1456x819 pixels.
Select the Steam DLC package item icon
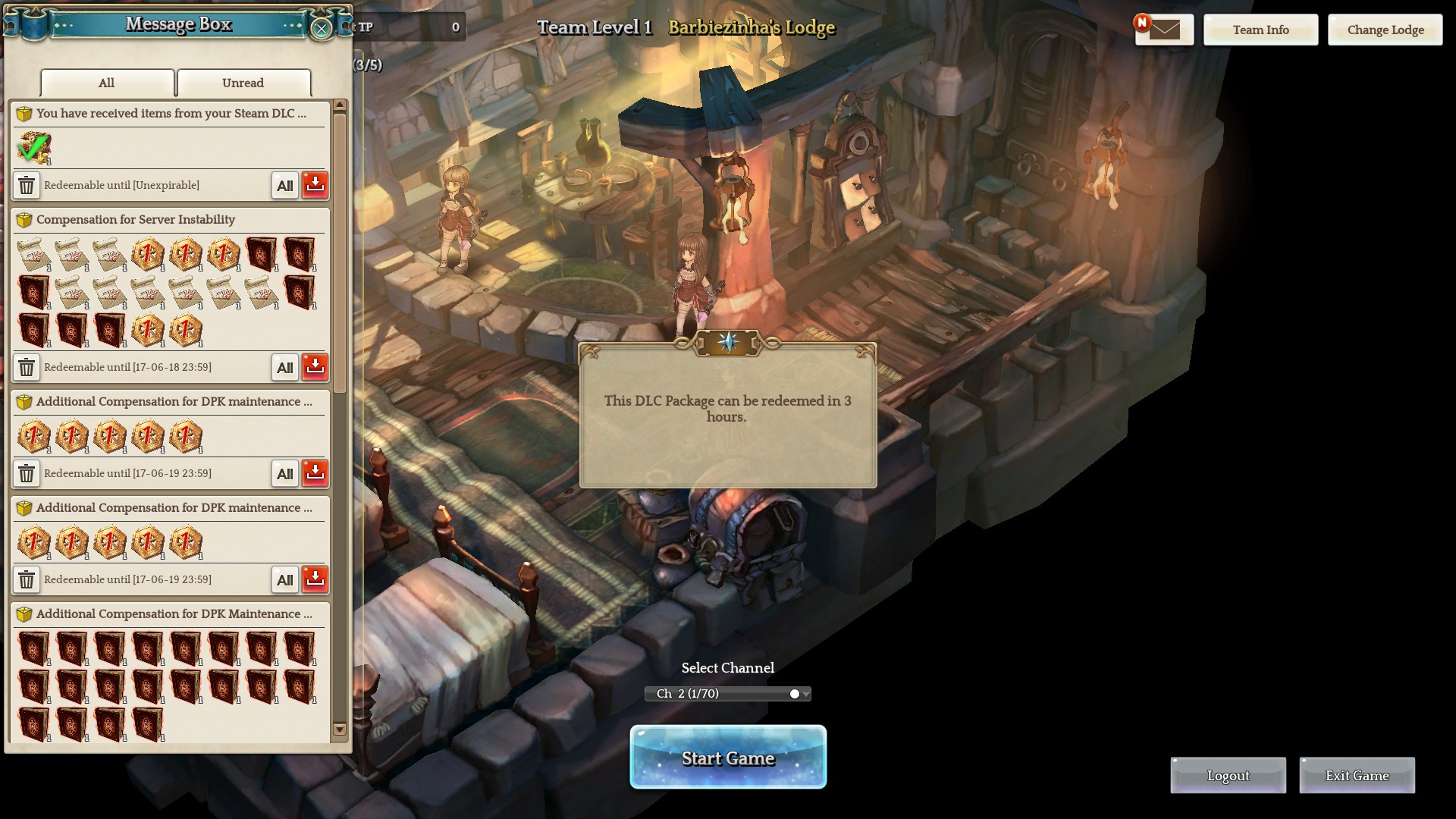34,148
